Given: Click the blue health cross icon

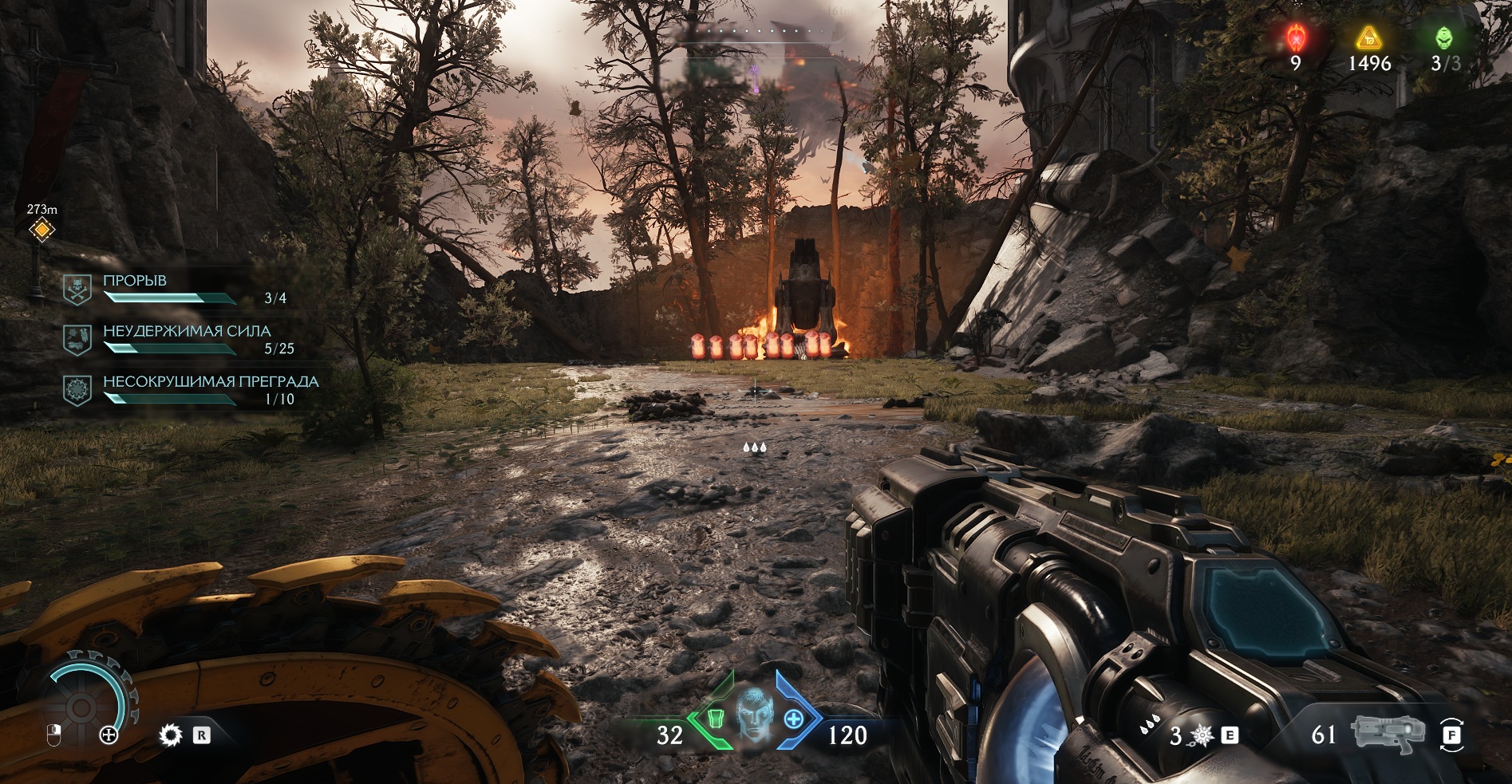Looking at the screenshot, I should coord(793,719).
